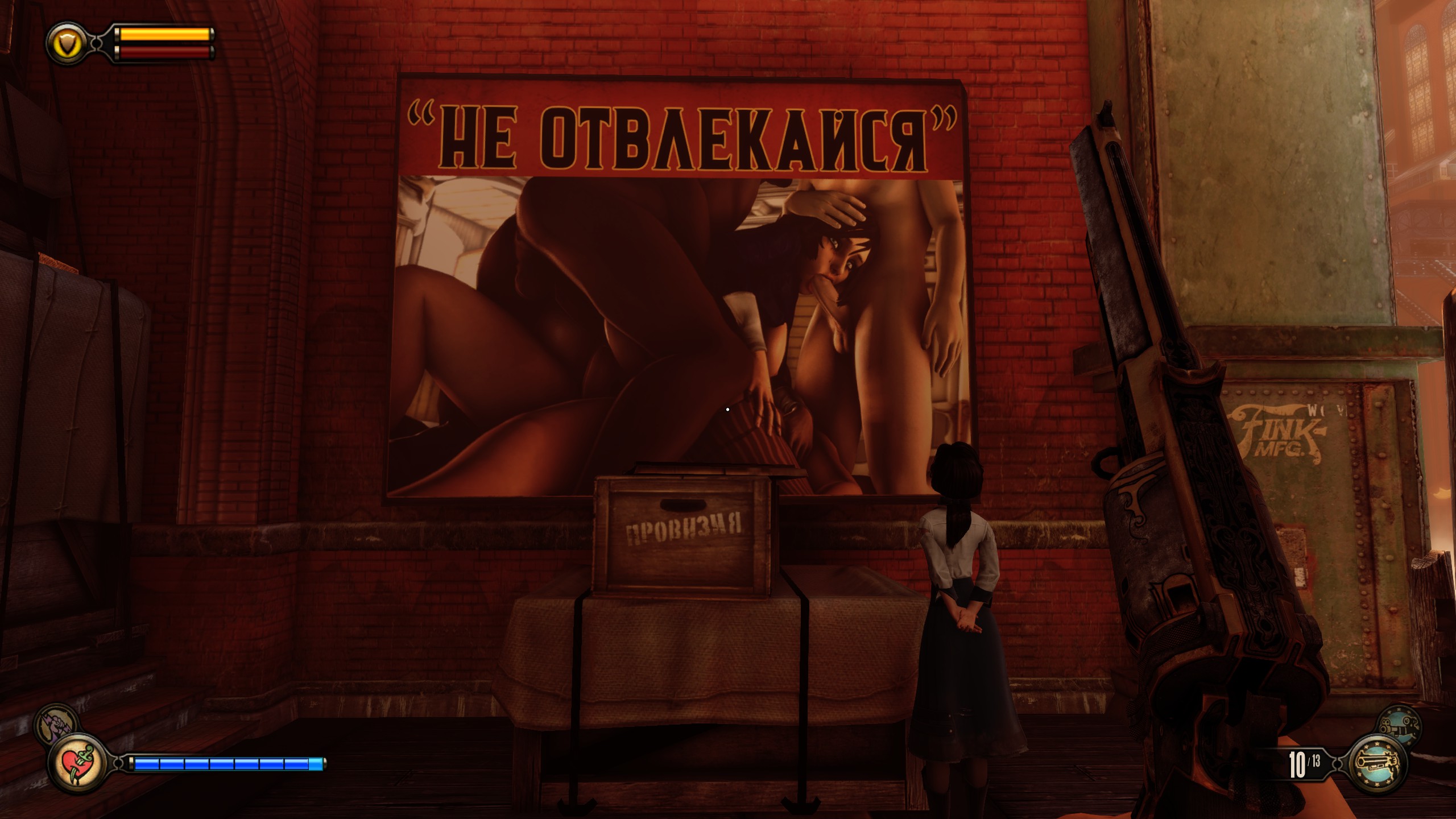Viewport: 1456px width, 819px height.
Task: Select the Possession heart vigor icon
Action: coord(78,764)
